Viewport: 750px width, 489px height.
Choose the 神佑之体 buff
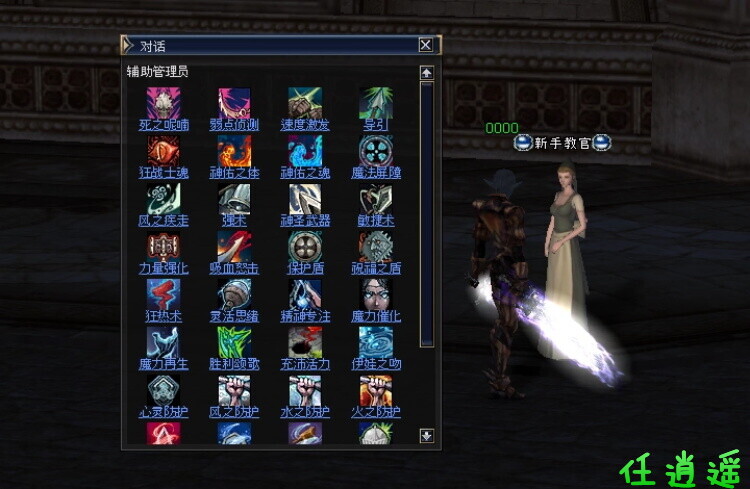pos(234,151)
